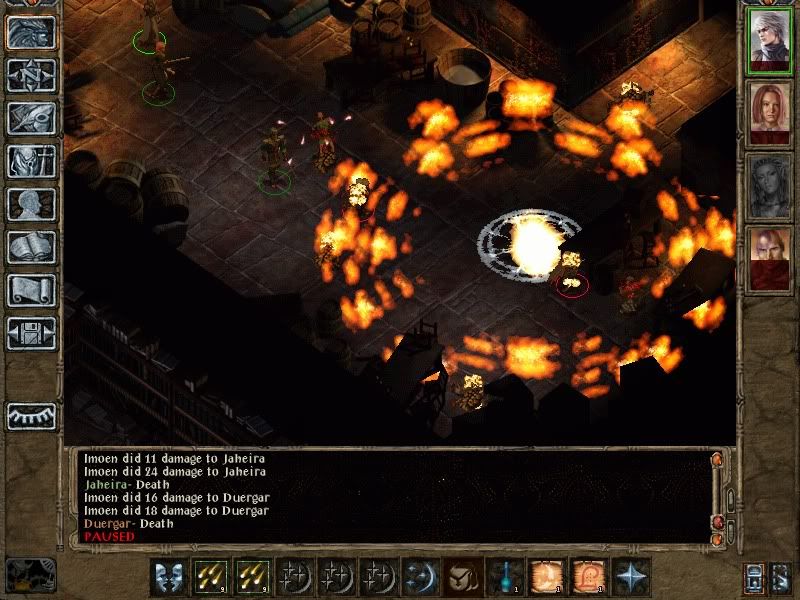Click the blue mask icon in action bar
Viewport: 800px width, 600px height.
click(169, 577)
